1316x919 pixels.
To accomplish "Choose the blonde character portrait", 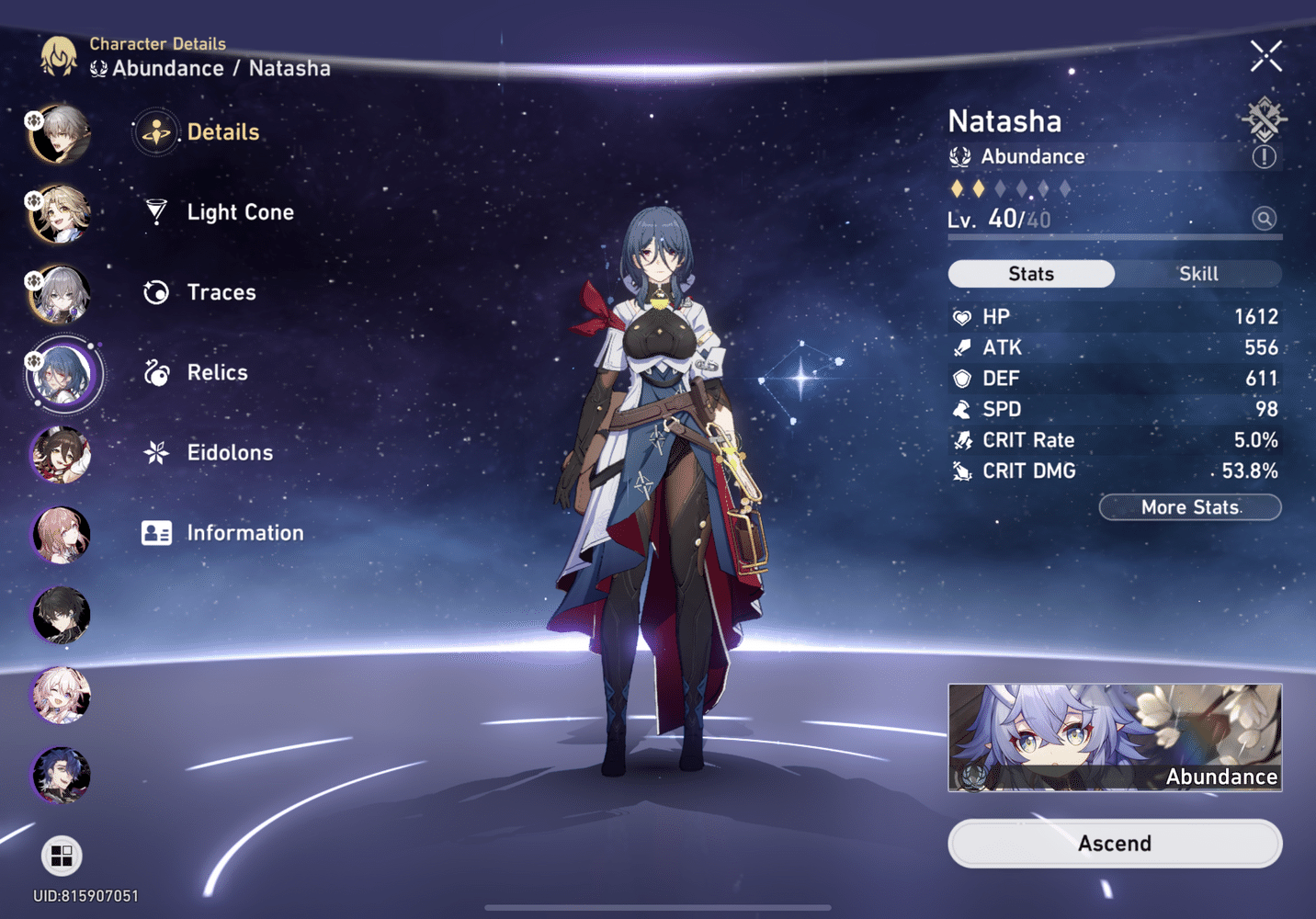I will tap(62, 214).
